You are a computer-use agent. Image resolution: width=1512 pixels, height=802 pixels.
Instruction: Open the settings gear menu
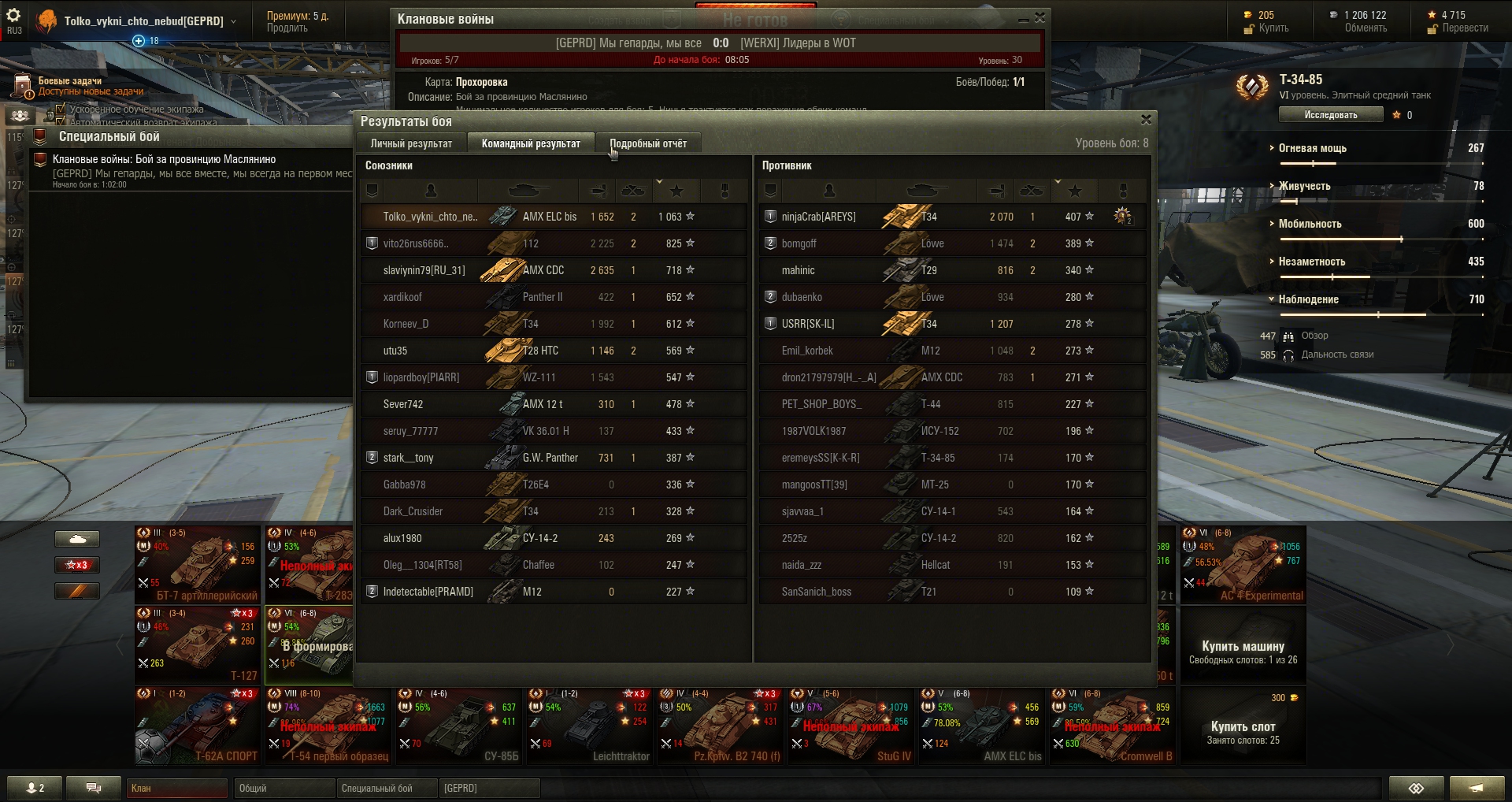[13, 16]
